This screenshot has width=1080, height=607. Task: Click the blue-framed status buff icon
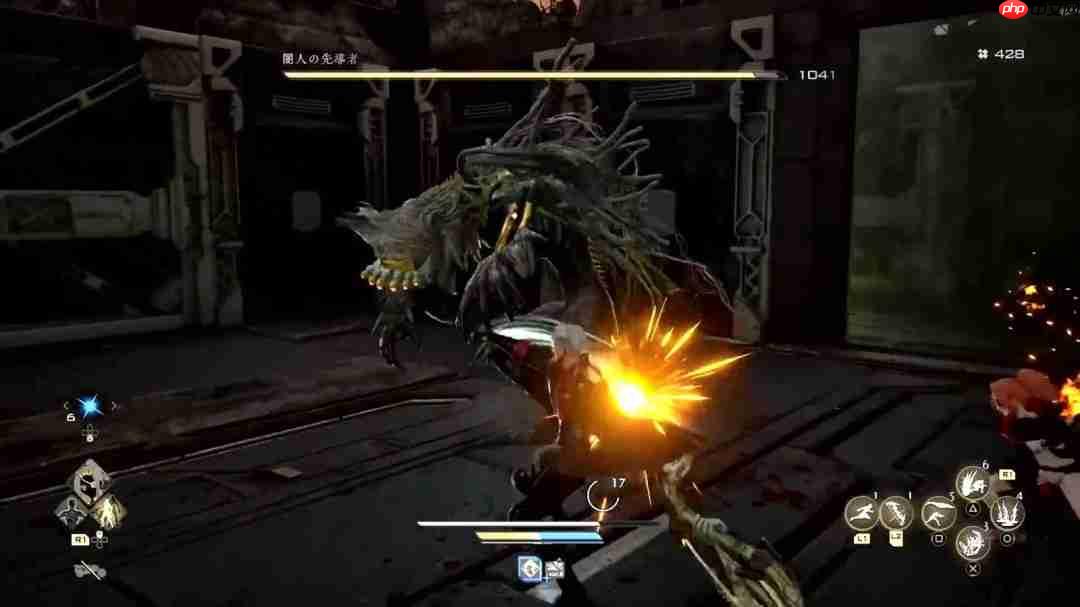[x=529, y=569]
